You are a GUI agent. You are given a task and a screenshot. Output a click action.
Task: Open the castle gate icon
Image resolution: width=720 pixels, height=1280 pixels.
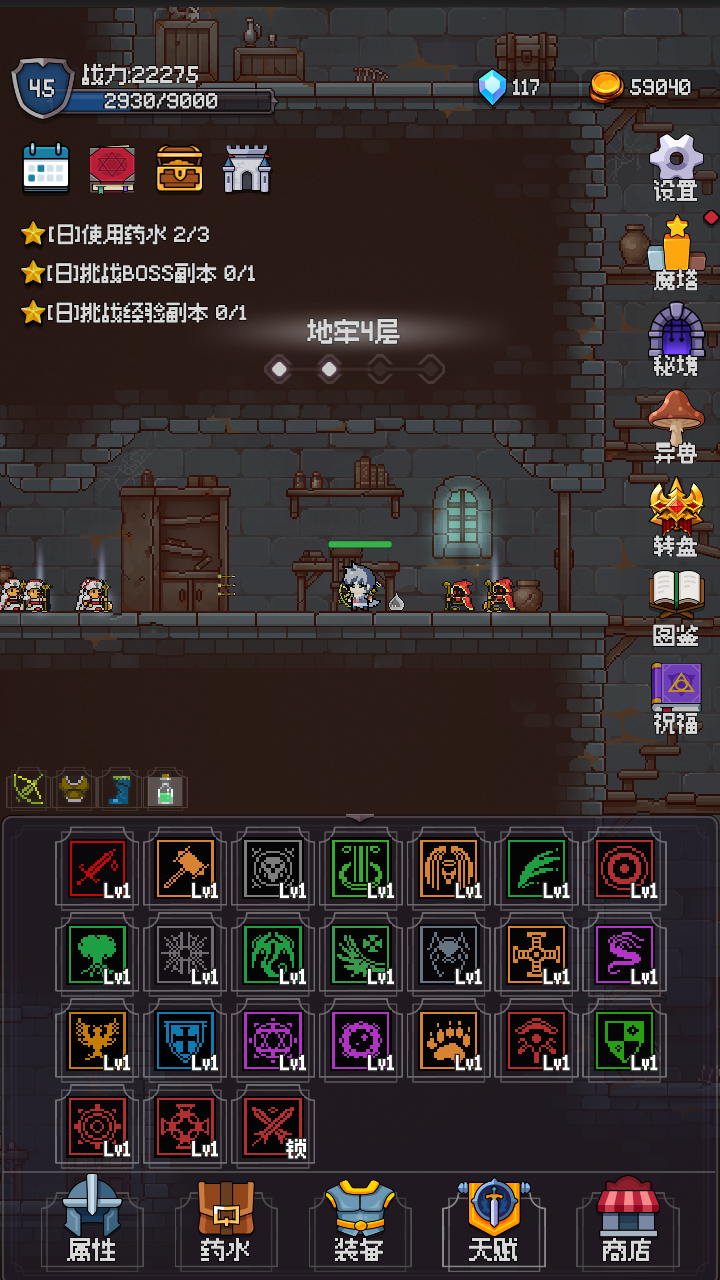pos(246,168)
